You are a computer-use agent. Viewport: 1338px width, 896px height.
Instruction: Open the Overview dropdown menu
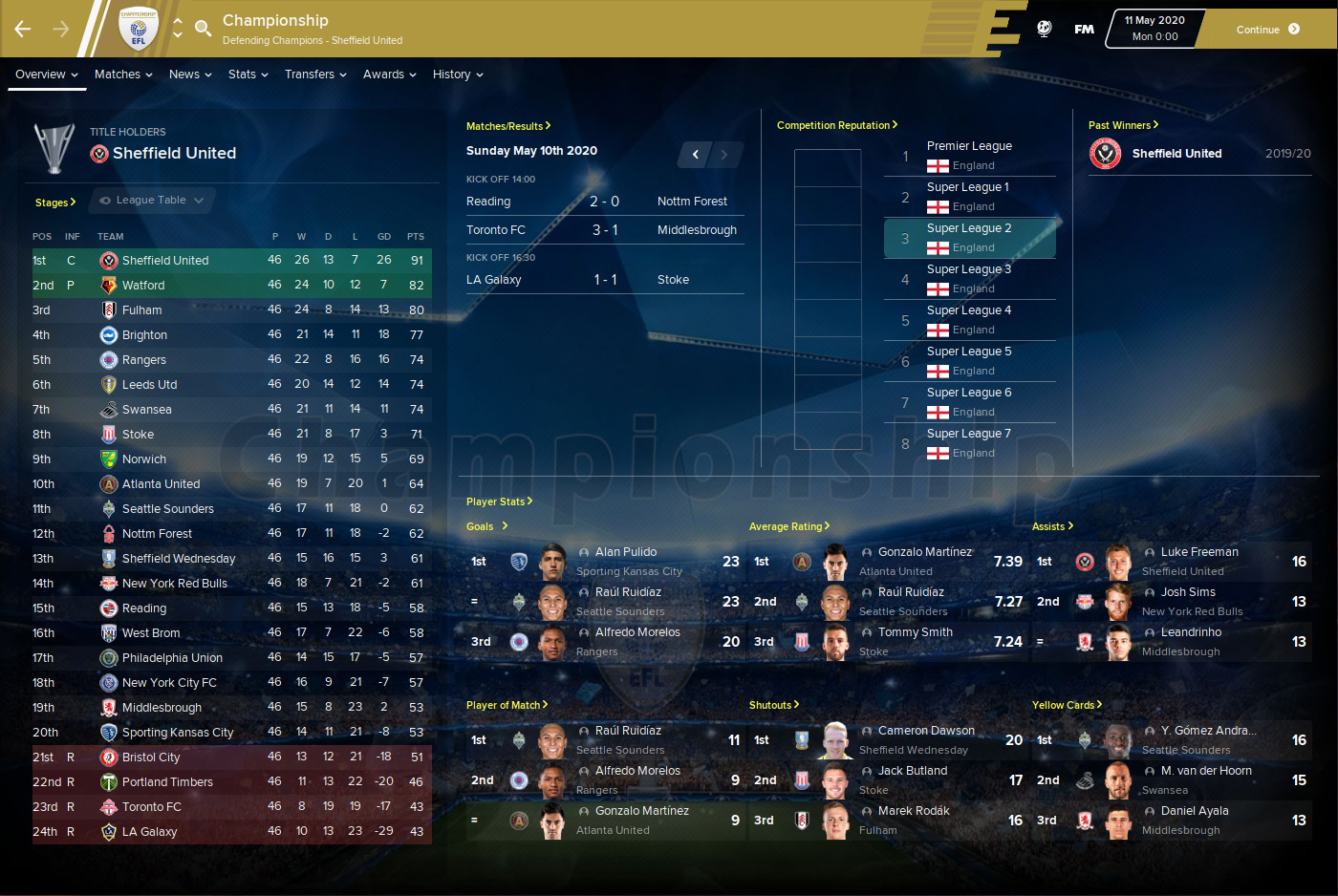pos(46,75)
